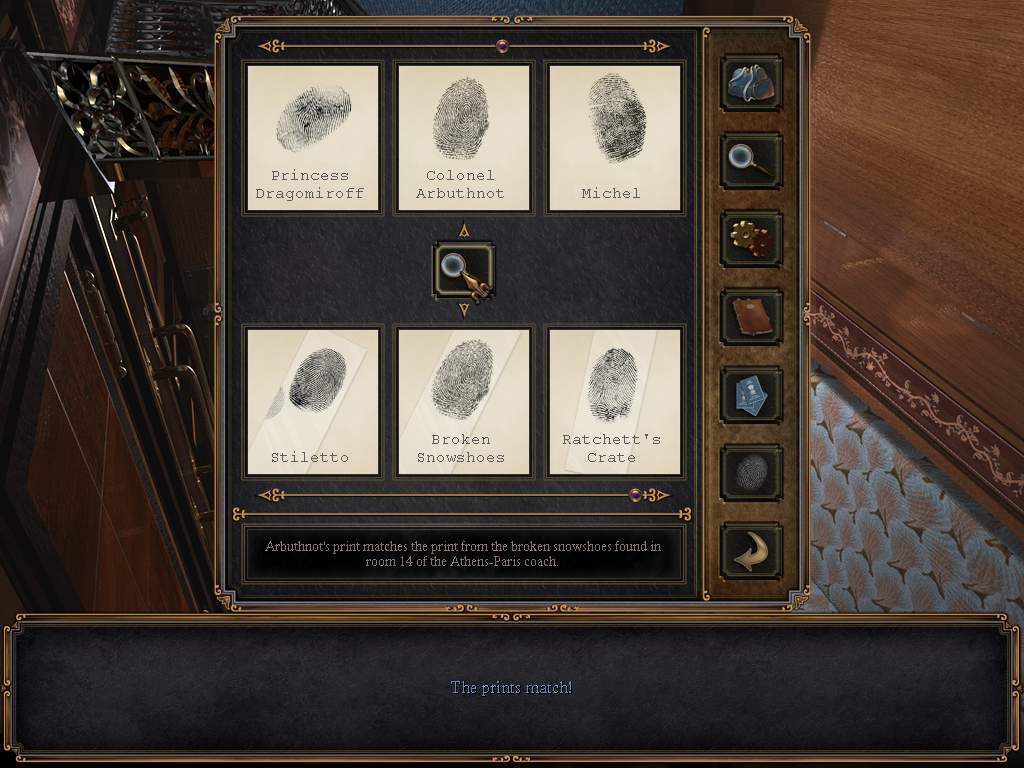The height and width of the screenshot is (768, 1024).
Task: Select the Ratchett's Crate fingerprint sample
Action: 614,402
